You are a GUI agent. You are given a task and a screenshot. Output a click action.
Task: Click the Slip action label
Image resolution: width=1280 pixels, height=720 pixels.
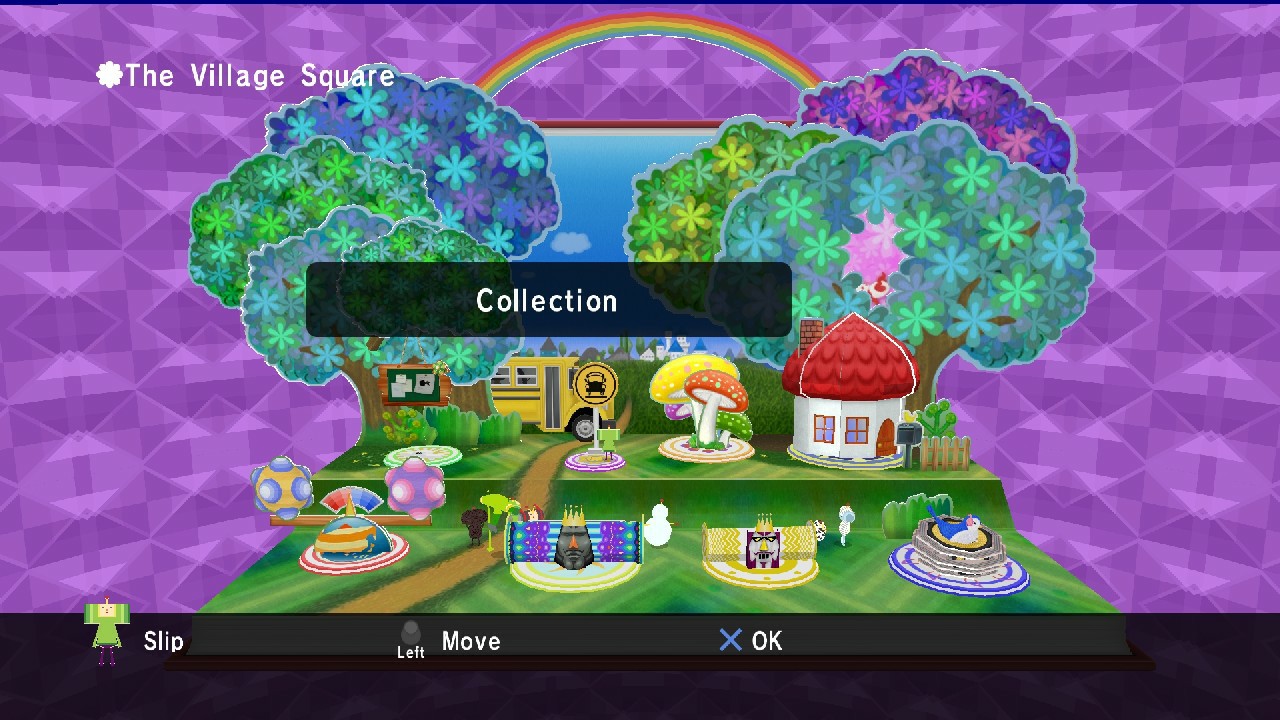164,641
